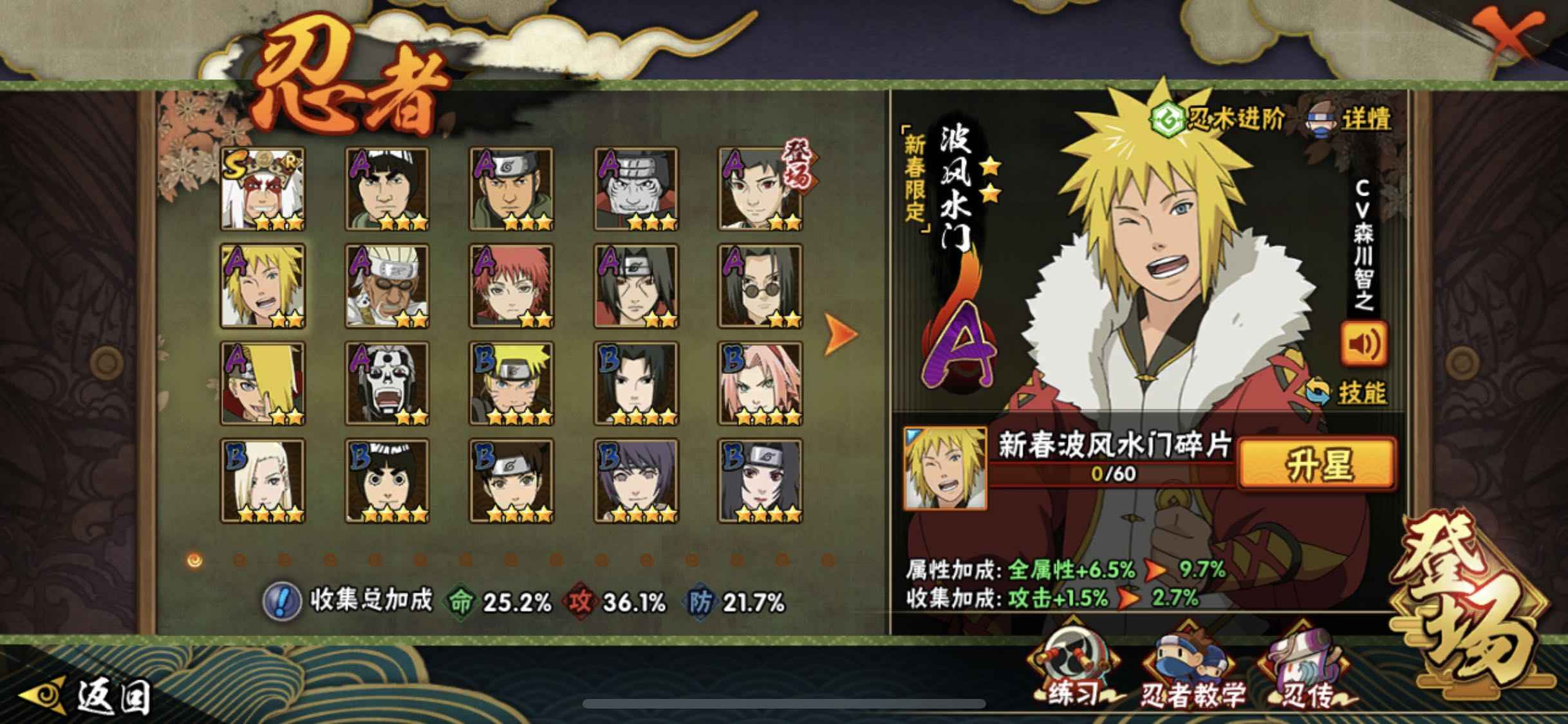Pick the masked Hidan skull-face portrait
The height and width of the screenshot is (724, 1568).
pos(387,384)
